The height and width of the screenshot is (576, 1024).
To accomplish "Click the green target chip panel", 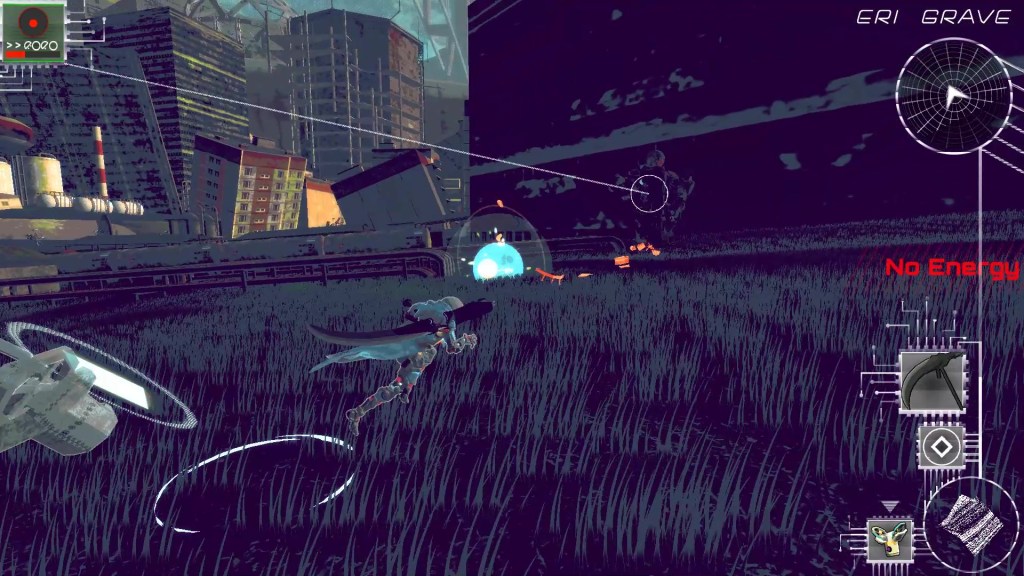I will point(33,32).
